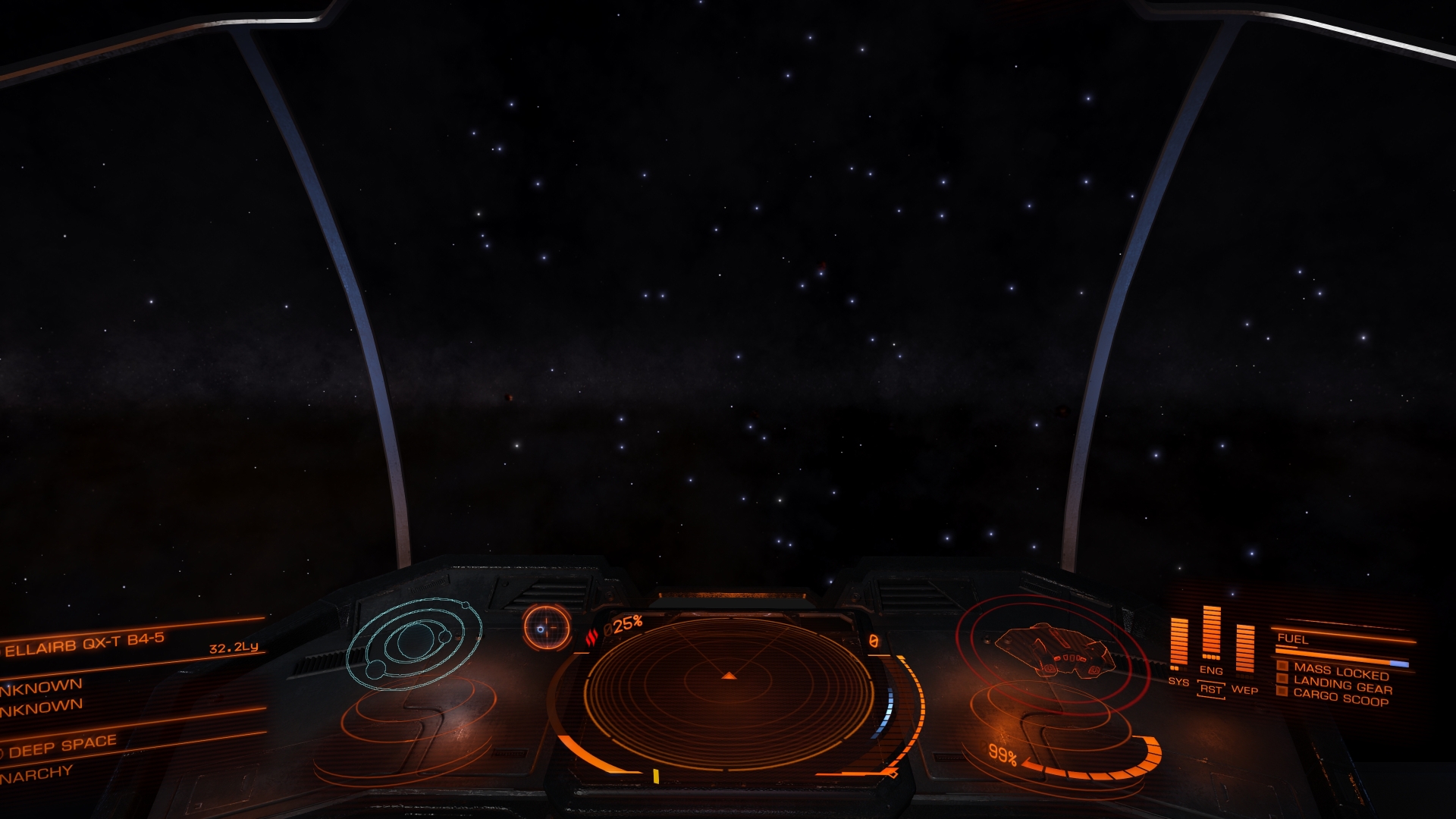This screenshot has width=1456, height=819.
Task: Click the SYS power pip column
Action: pyautogui.click(x=1178, y=643)
